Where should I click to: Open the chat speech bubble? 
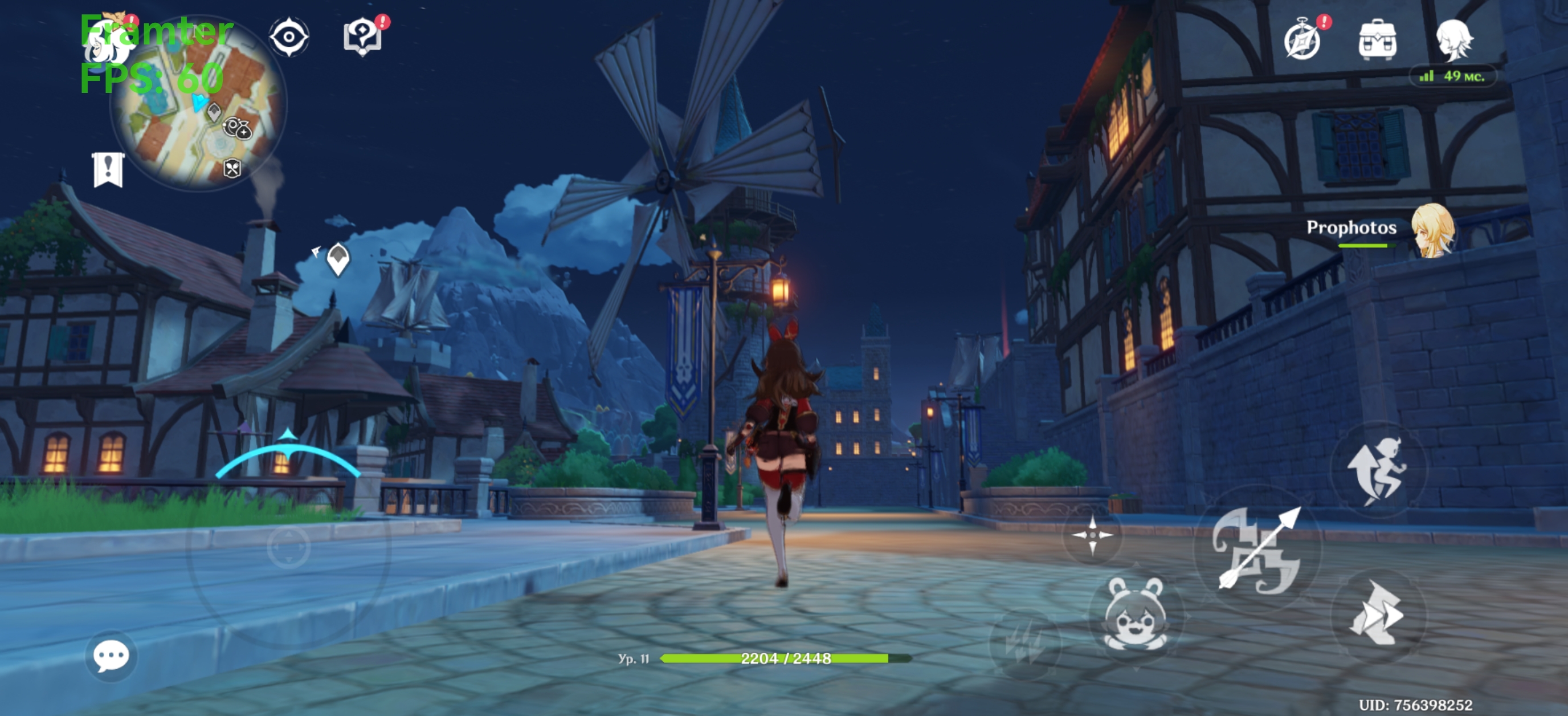(x=111, y=656)
